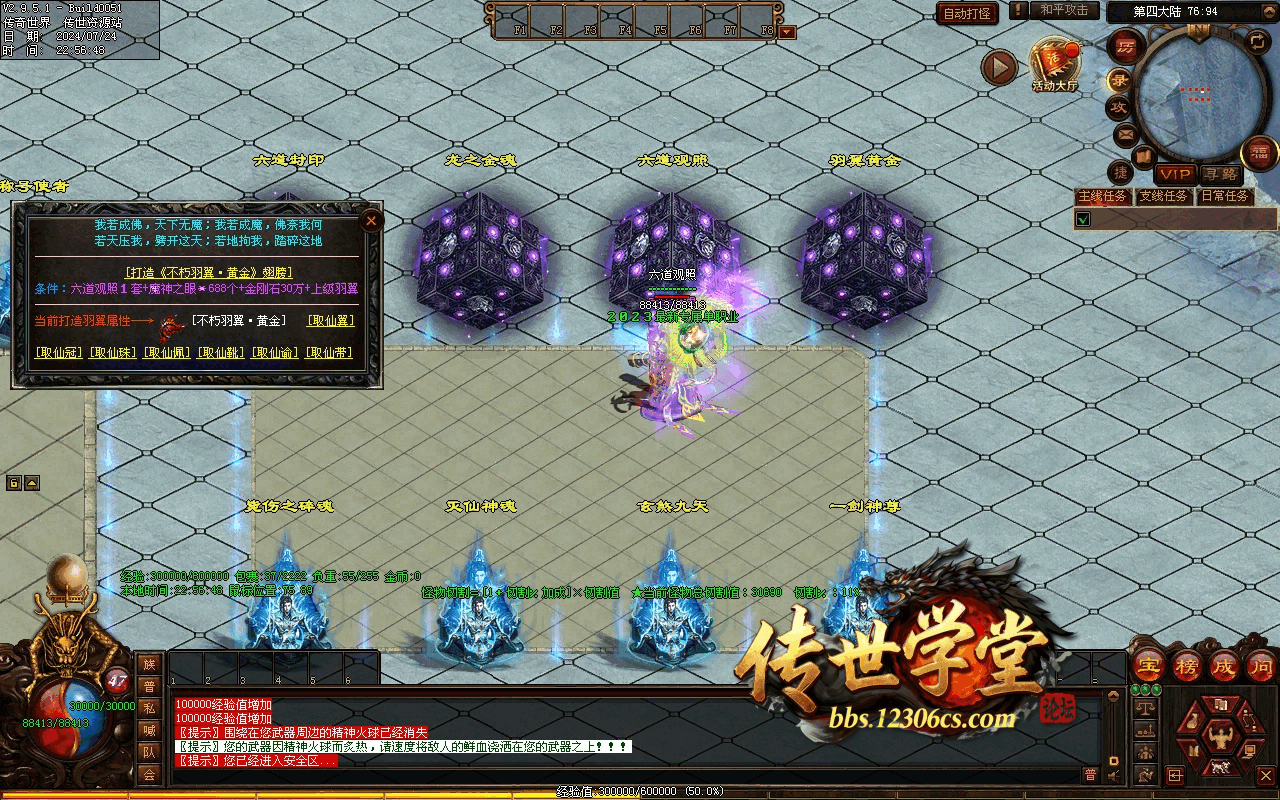
Task: Choose the 取仙珠 option
Action: [112, 353]
